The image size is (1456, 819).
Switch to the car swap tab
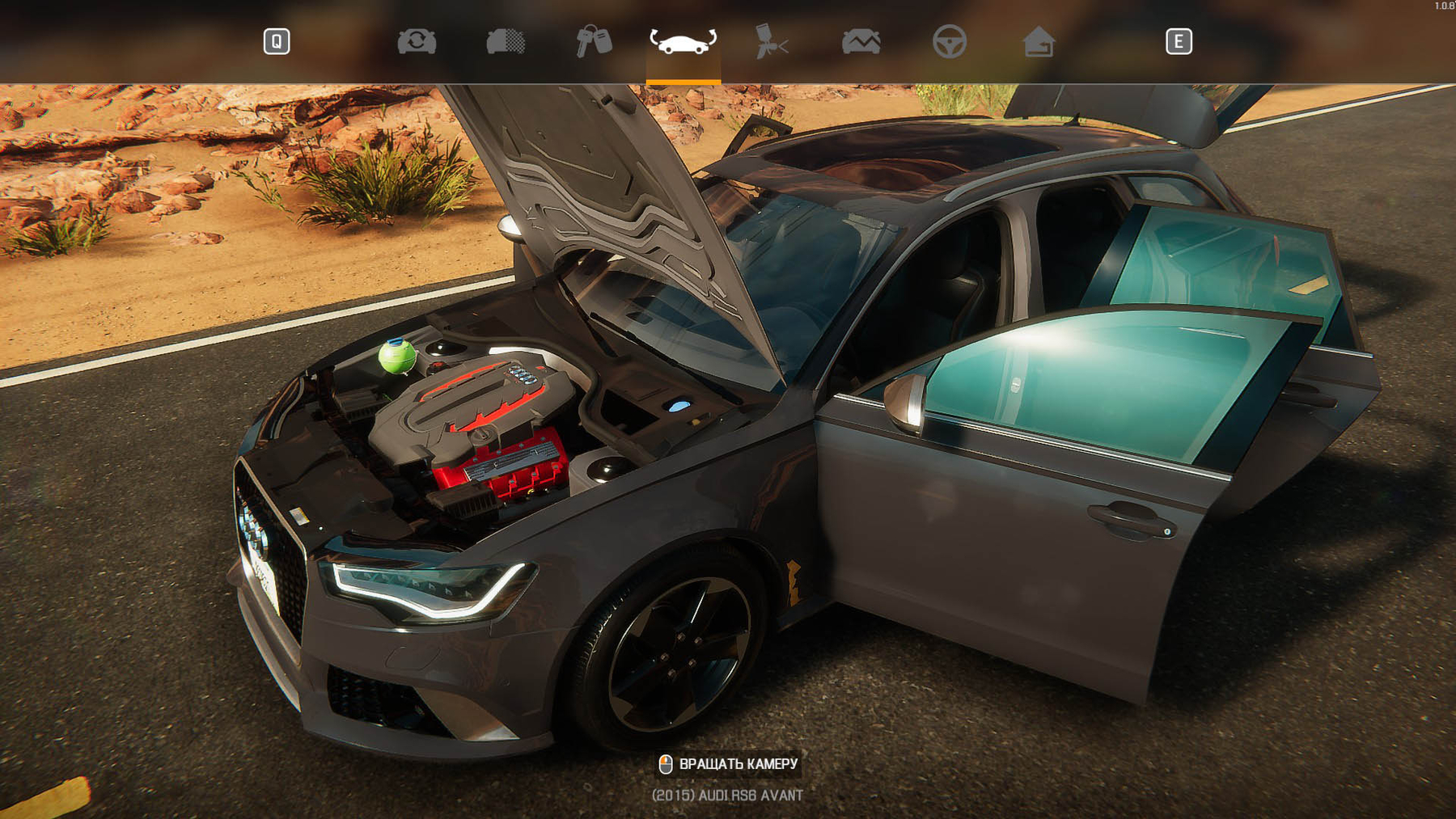[x=417, y=41]
